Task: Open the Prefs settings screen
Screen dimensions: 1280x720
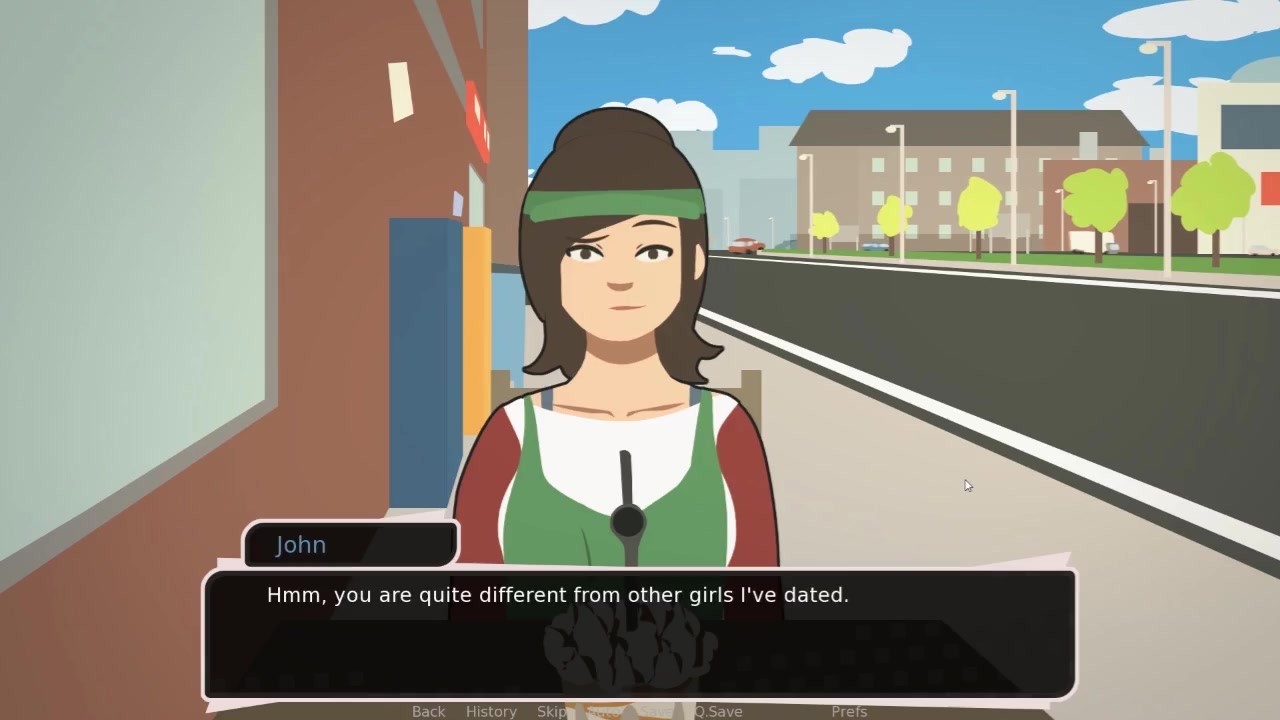Action: tap(849, 711)
